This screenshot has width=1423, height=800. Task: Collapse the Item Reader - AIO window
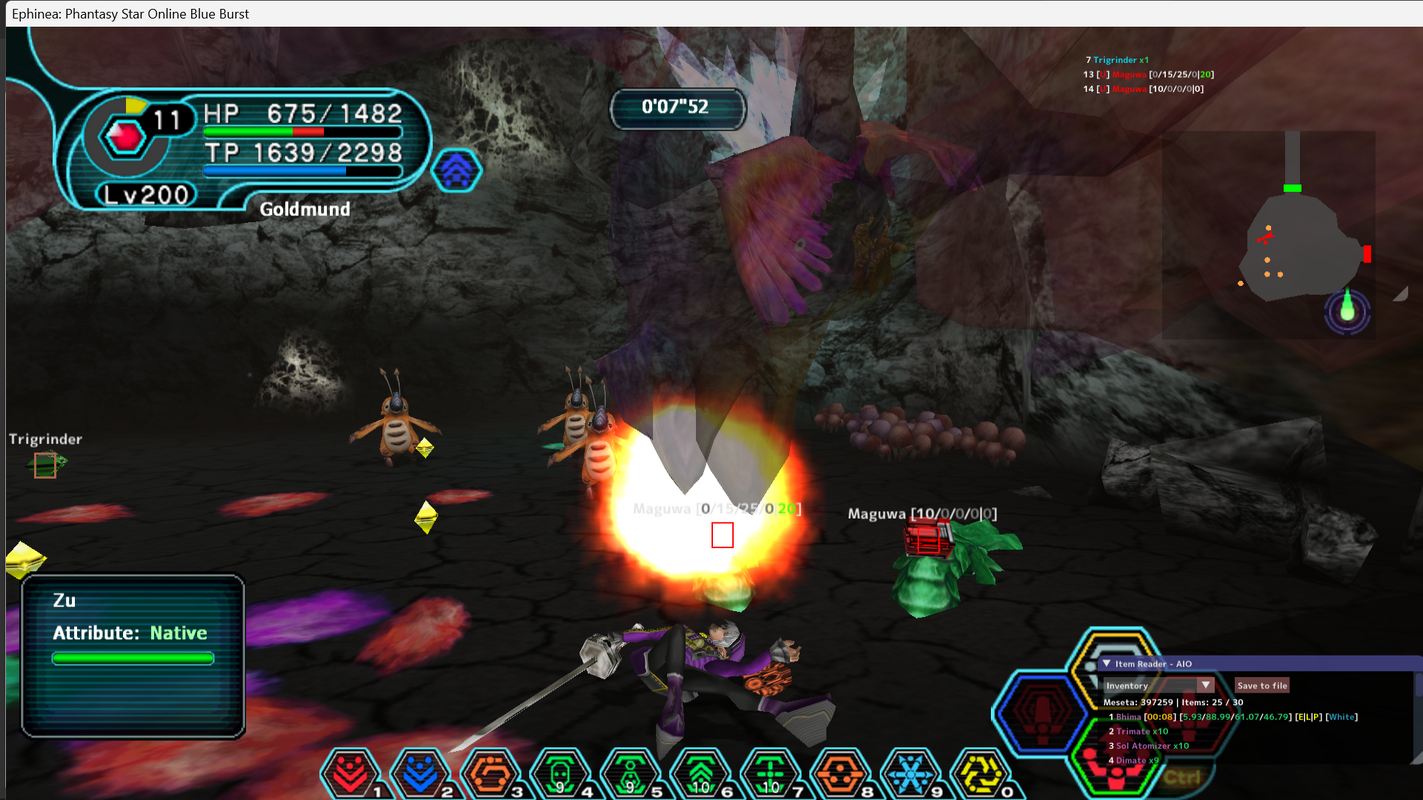coord(1106,664)
